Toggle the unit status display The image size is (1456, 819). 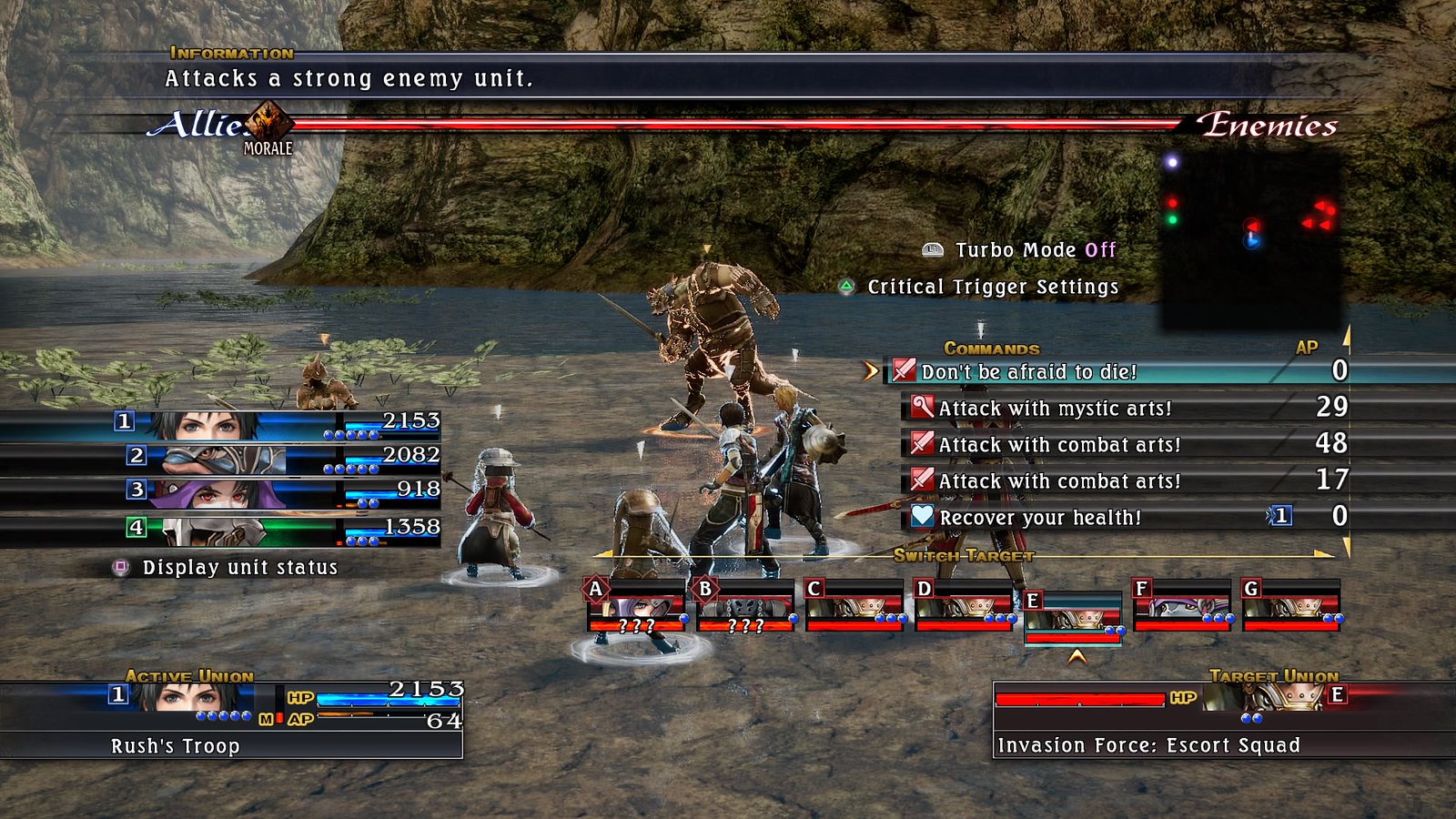click(237, 567)
